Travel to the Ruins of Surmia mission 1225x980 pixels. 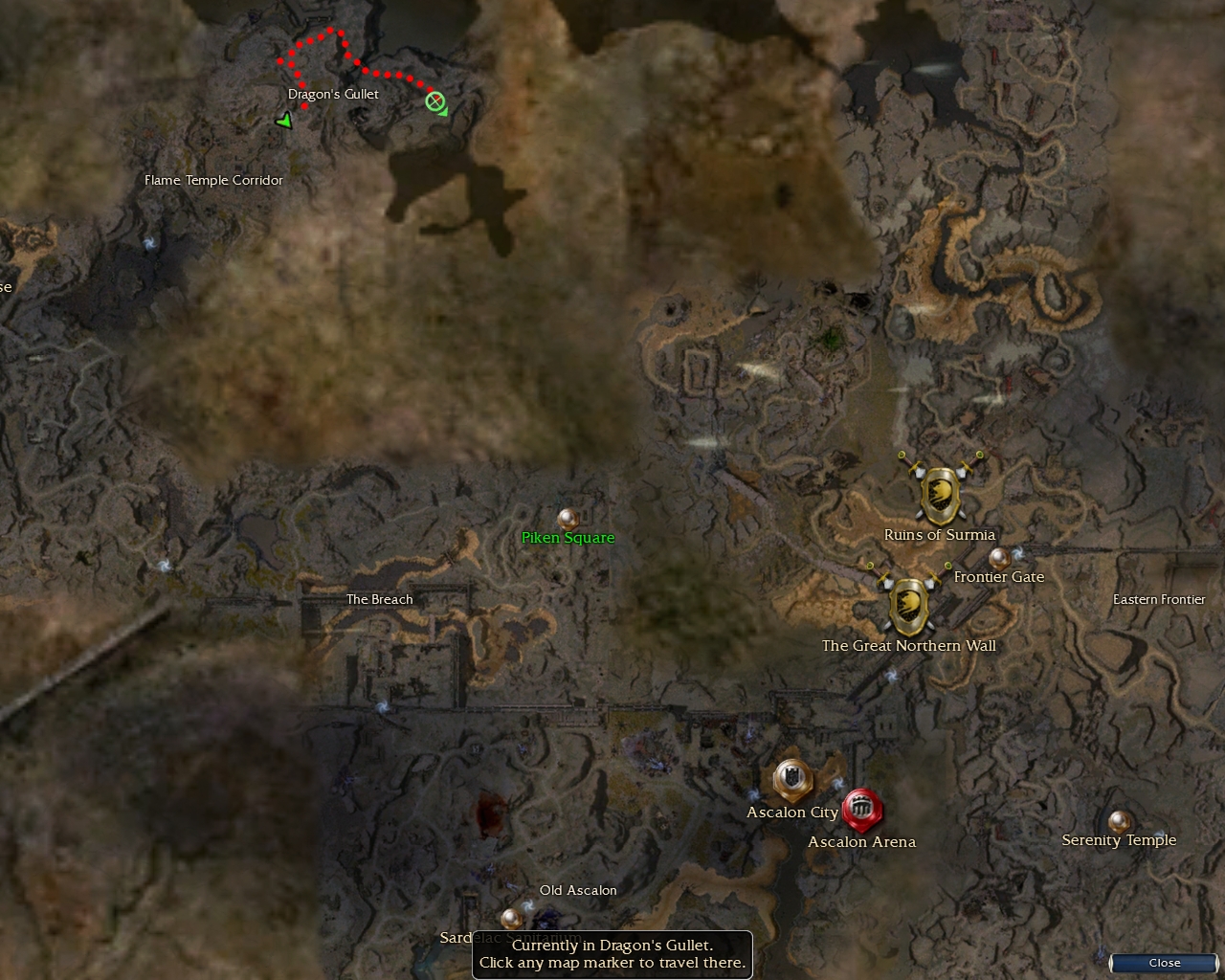(x=941, y=494)
